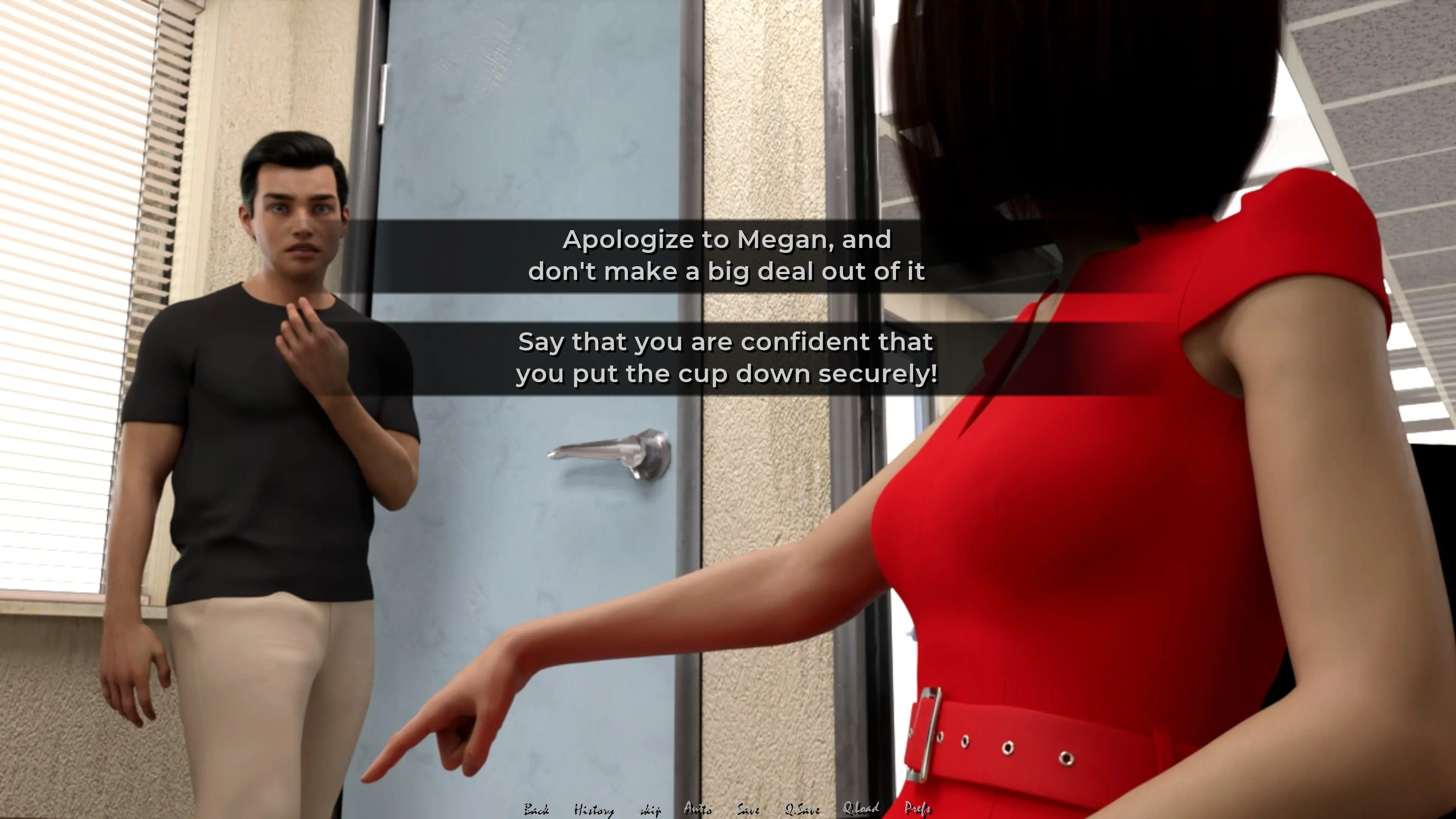
Task: Activate the Skip function
Action: (650, 810)
